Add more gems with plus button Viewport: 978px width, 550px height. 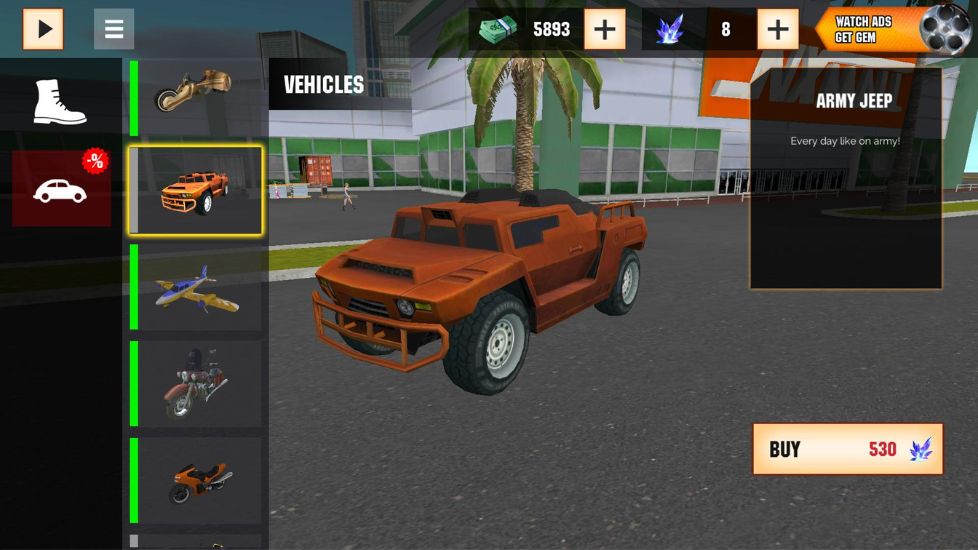778,30
